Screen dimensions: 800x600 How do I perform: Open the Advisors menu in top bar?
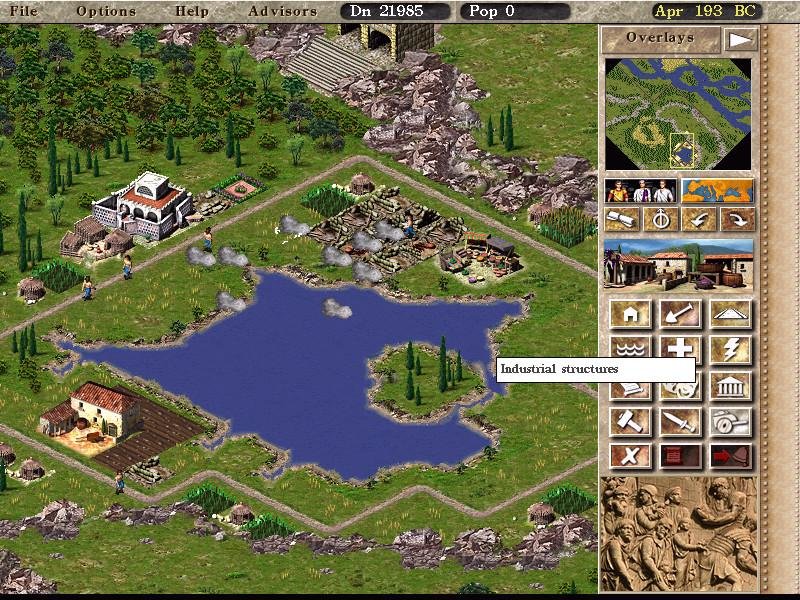[x=282, y=11]
